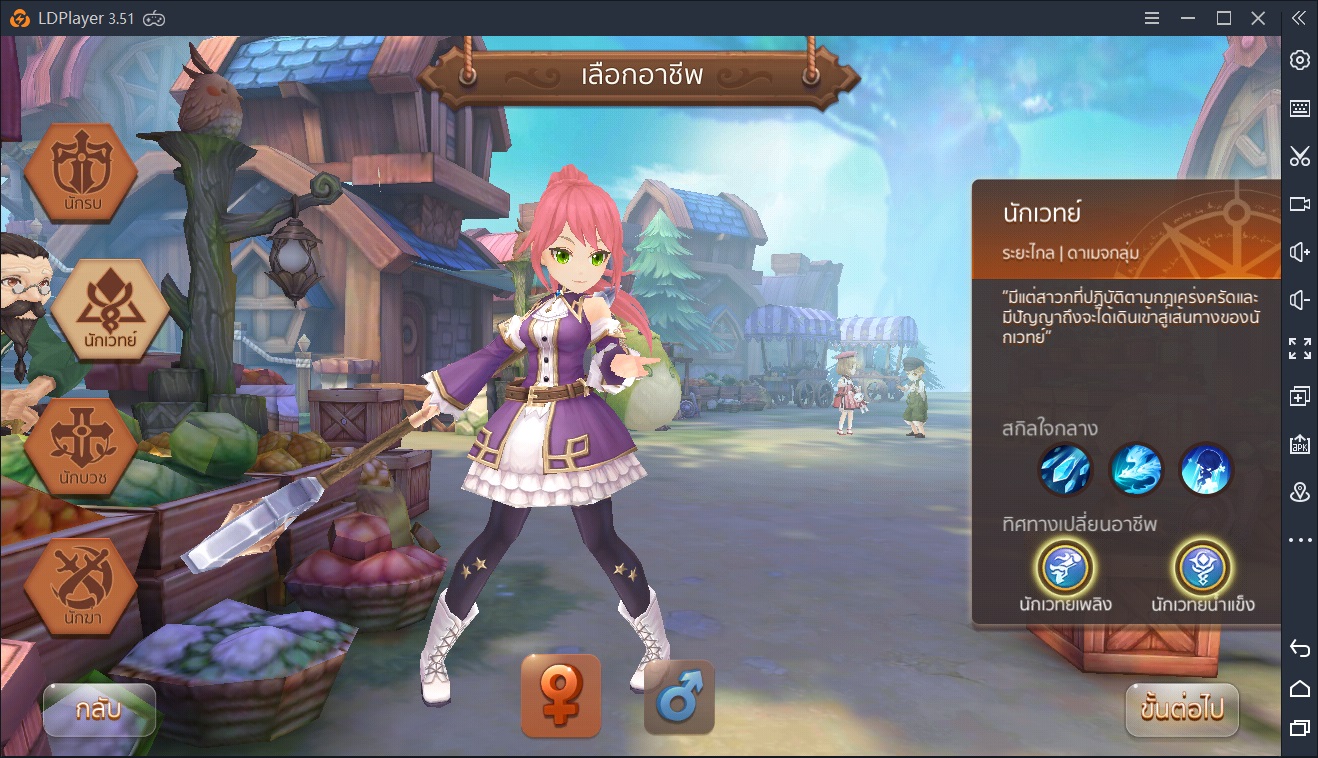Screen dimensions: 1318x758
Task: Open the นักเวทย์น้ำแข็ง ice mage job path icon
Action: (x=1204, y=570)
